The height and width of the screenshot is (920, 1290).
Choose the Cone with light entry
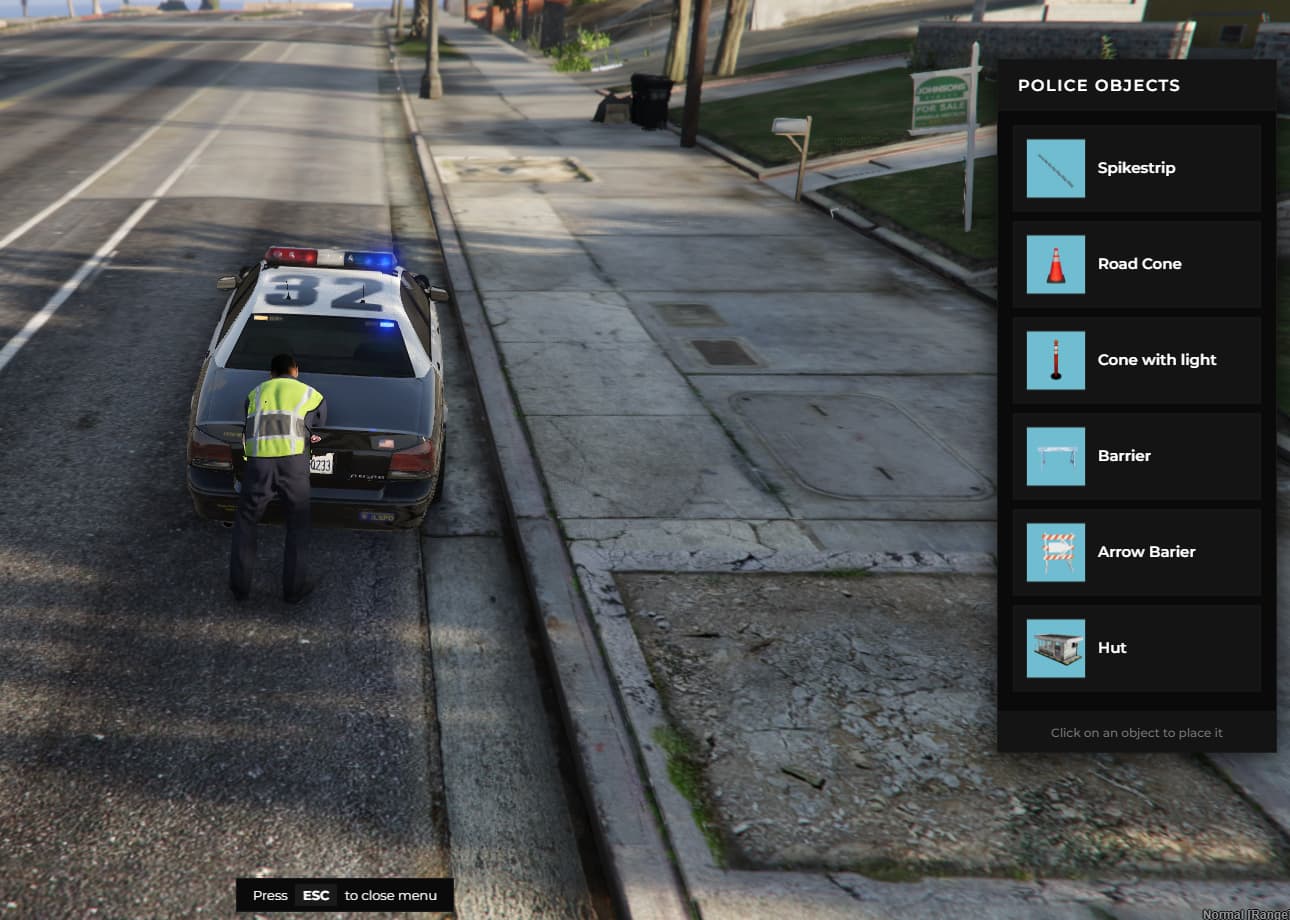(x=1136, y=360)
